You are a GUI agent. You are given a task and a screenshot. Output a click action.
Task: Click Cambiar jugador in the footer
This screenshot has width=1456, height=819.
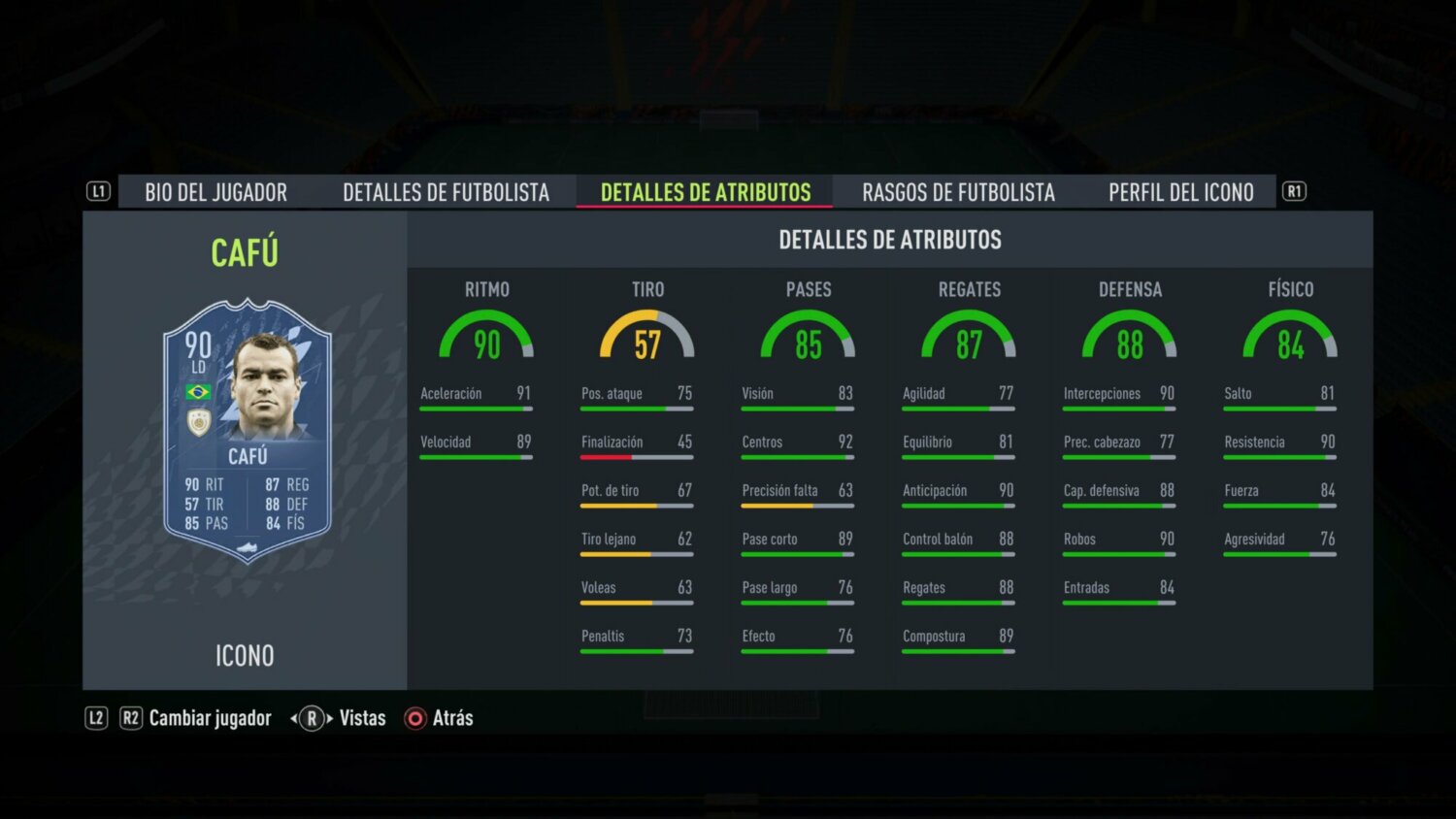pyautogui.click(x=210, y=718)
